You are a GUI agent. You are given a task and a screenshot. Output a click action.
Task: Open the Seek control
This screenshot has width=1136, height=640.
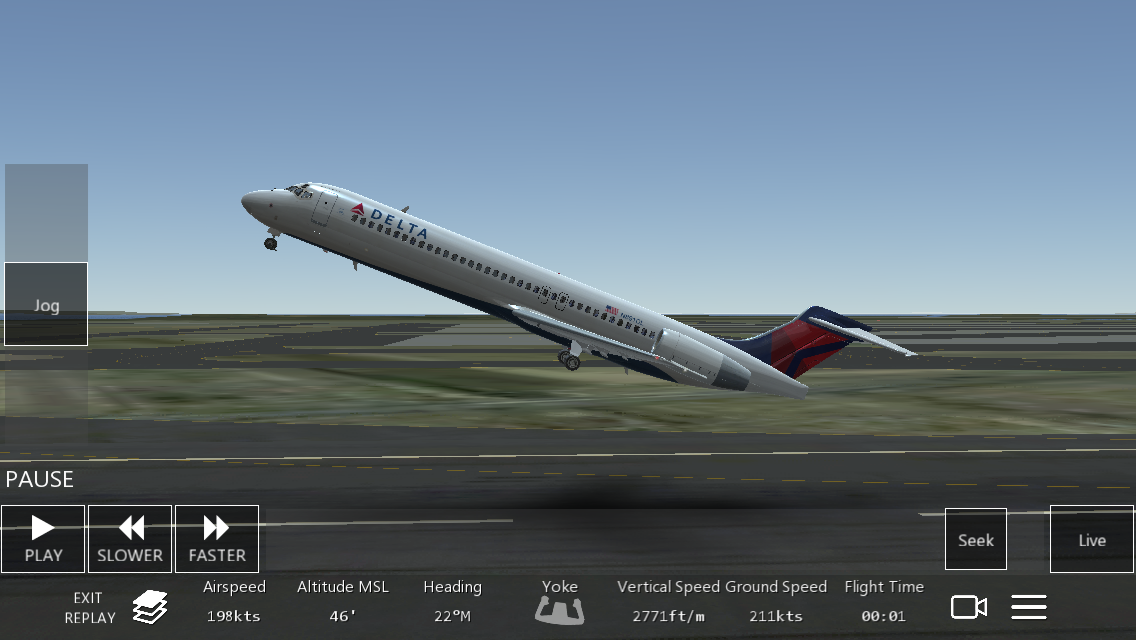pyautogui.click(x=976, y=539)
